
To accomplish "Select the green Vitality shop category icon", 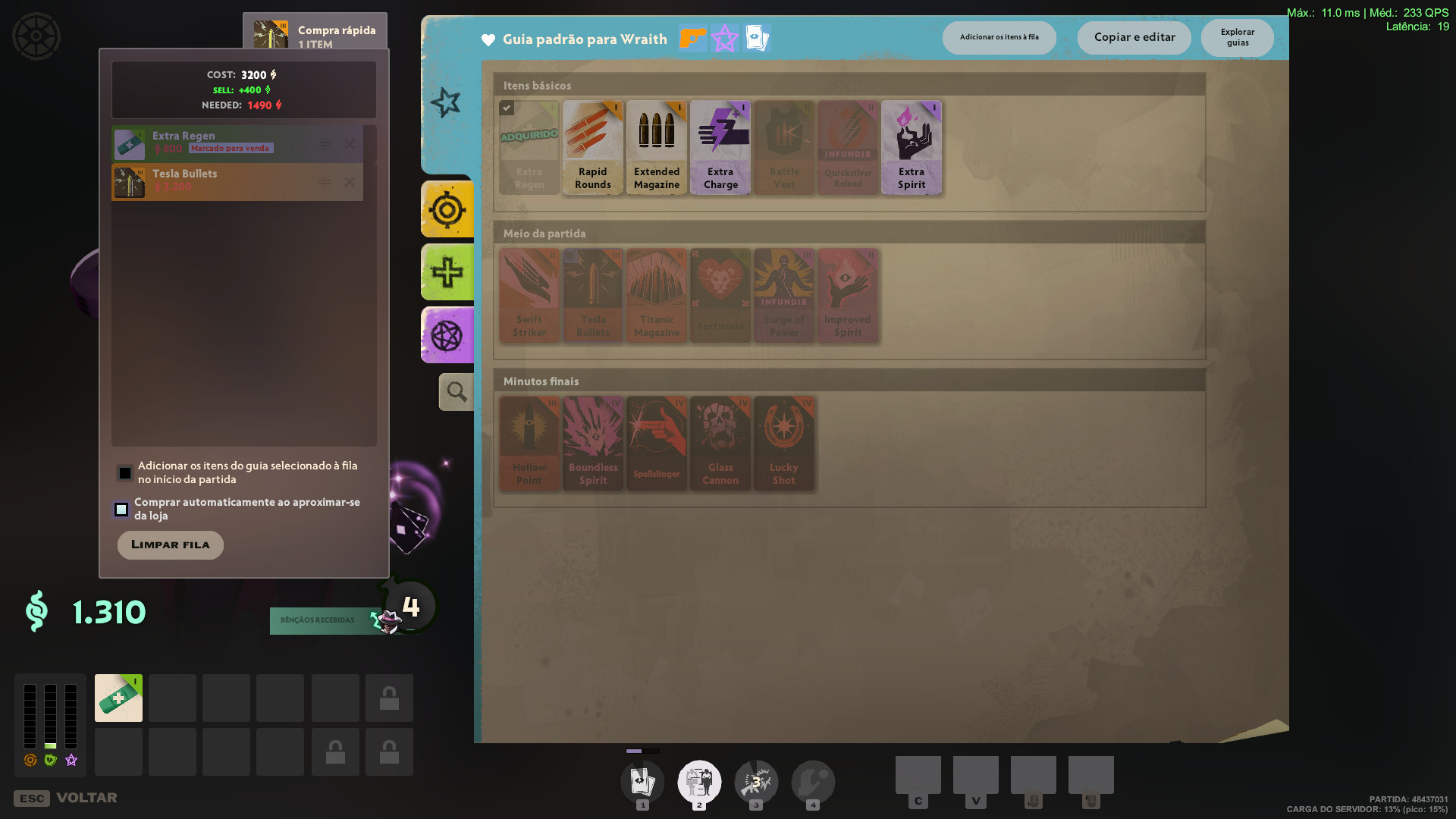I will tap(447, 272).
